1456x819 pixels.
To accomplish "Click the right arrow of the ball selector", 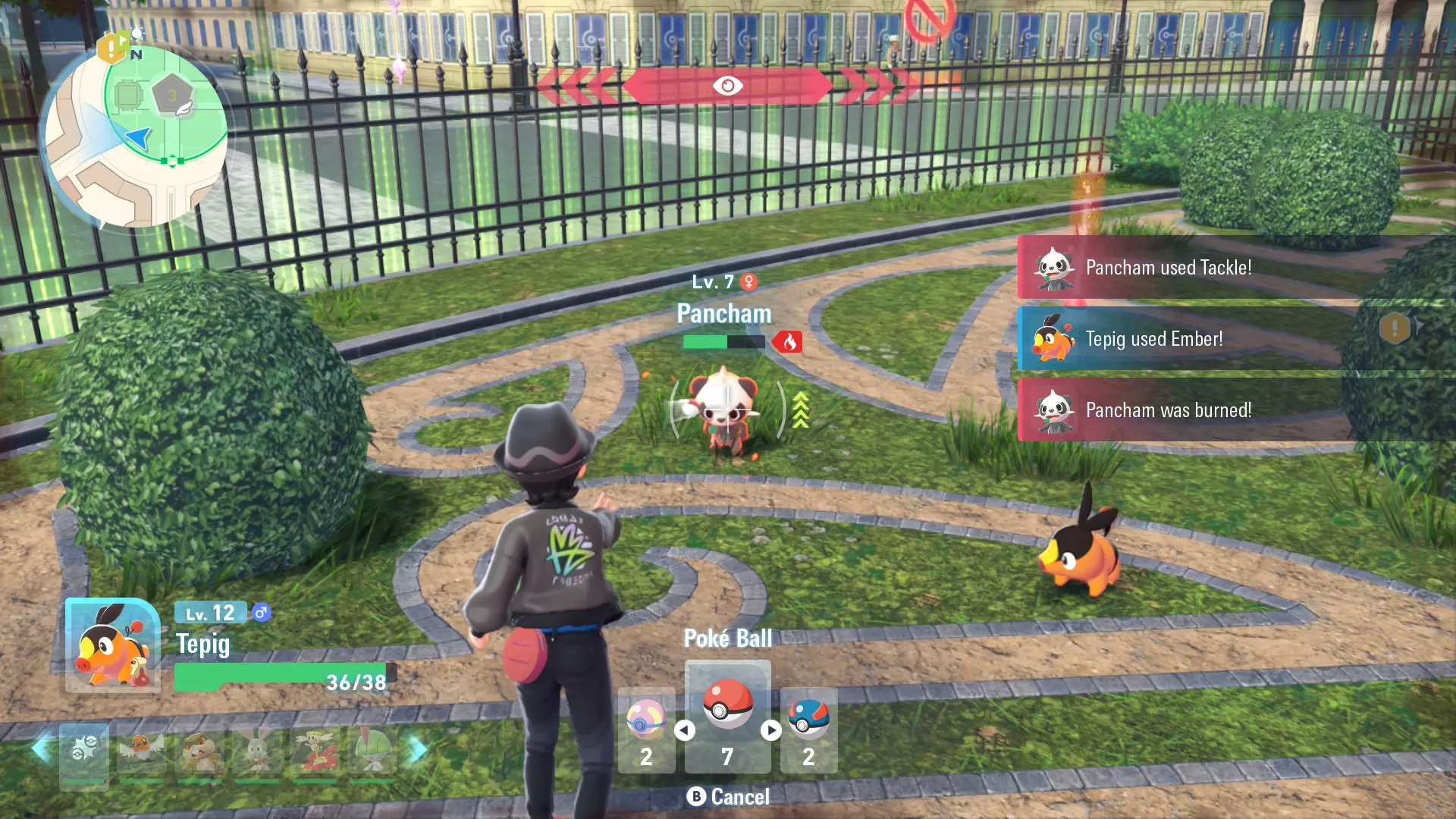I will [771, 730].
